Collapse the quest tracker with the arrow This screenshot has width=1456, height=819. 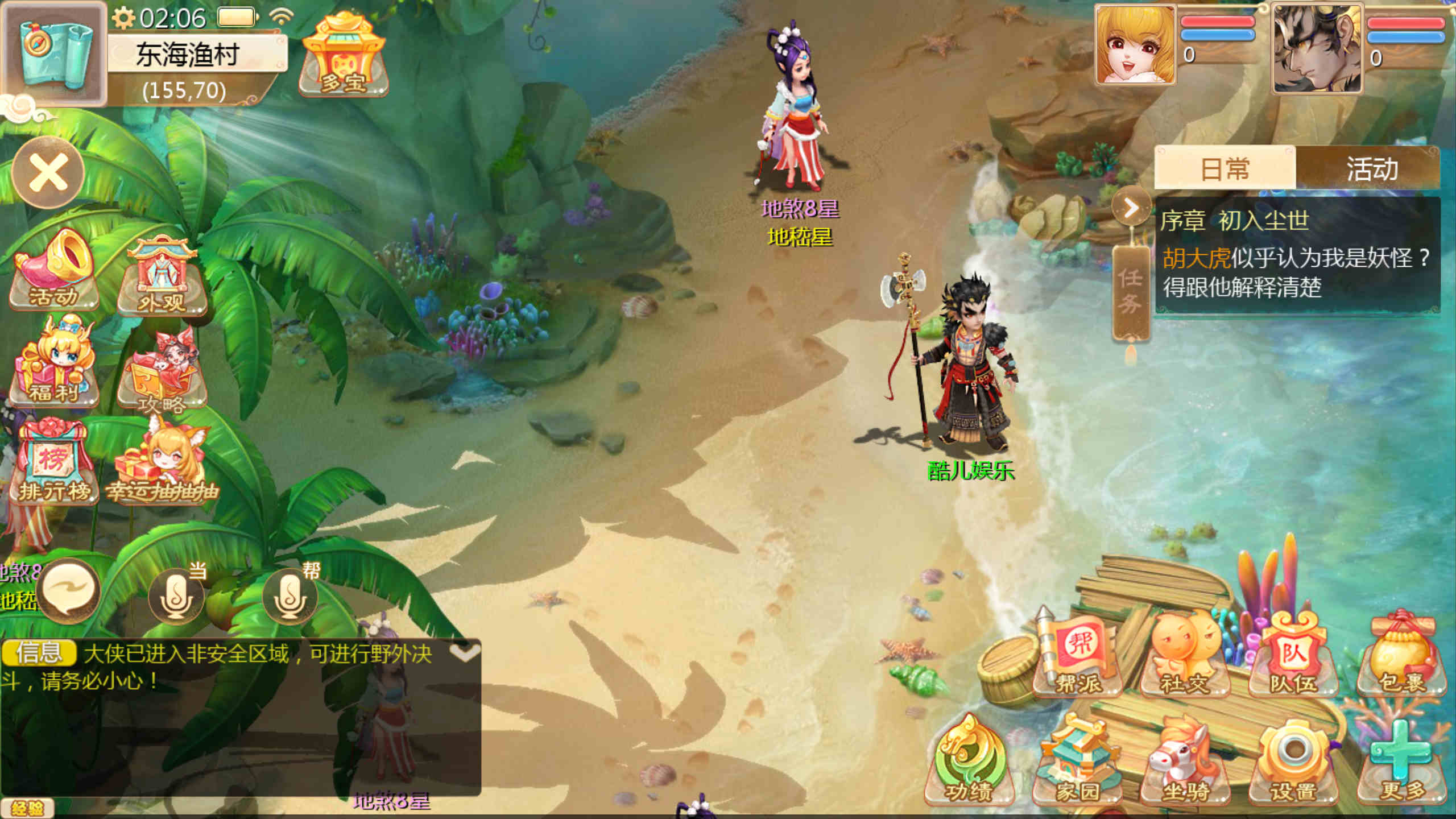[1131, 208]
